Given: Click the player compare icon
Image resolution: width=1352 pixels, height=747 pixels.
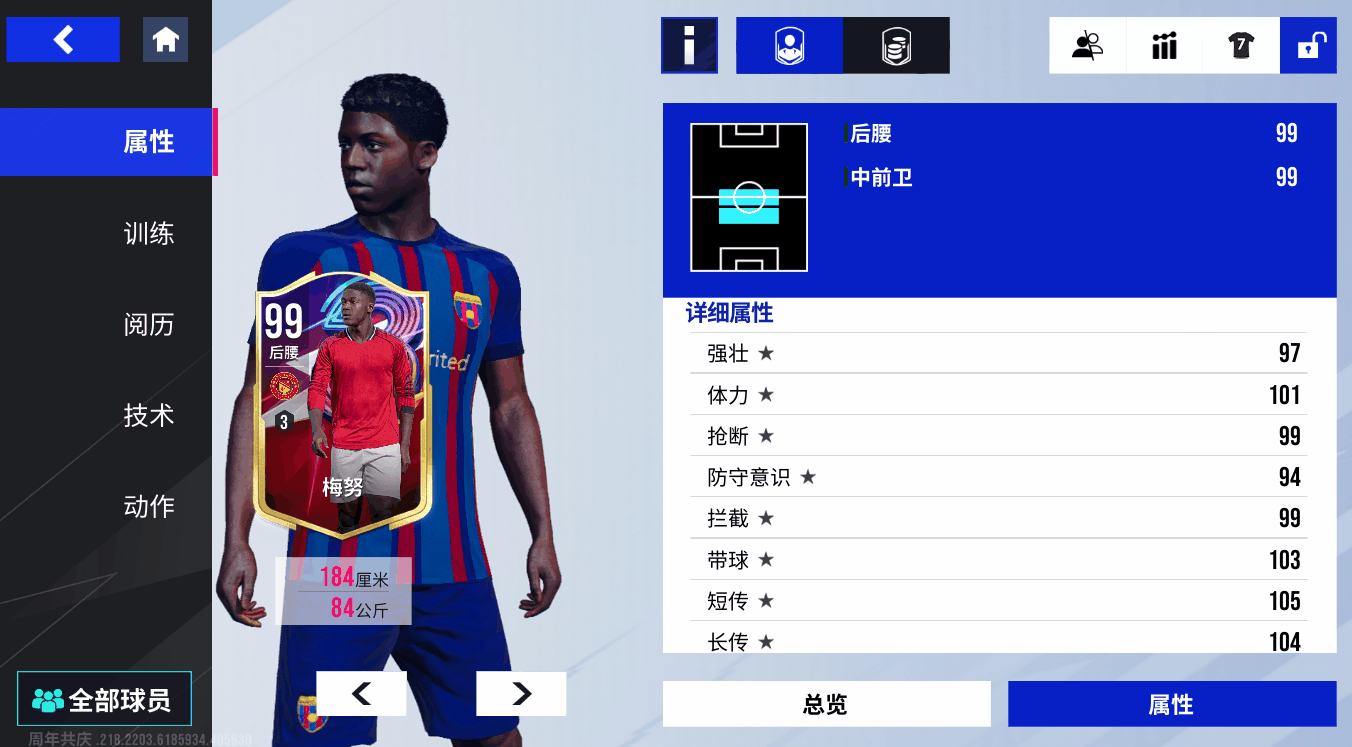Looking at the screenshot, I should tap(1087, 46).
